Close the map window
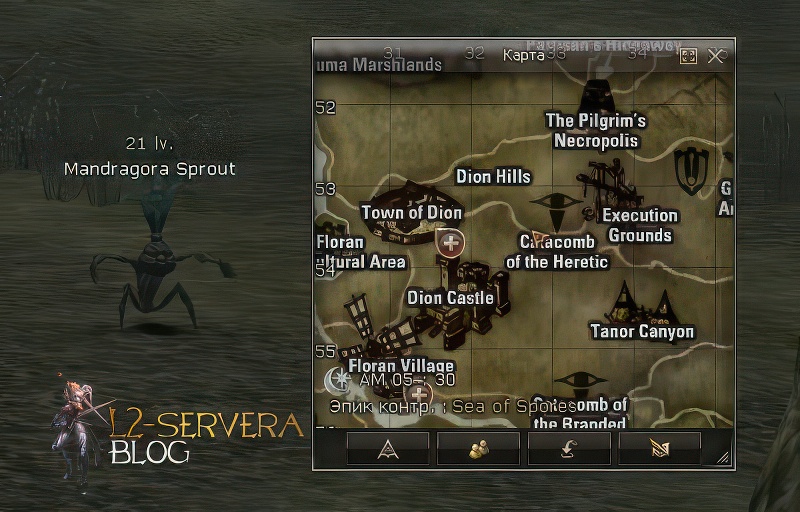This screenshot has width=800, height=512. point(715,56)
